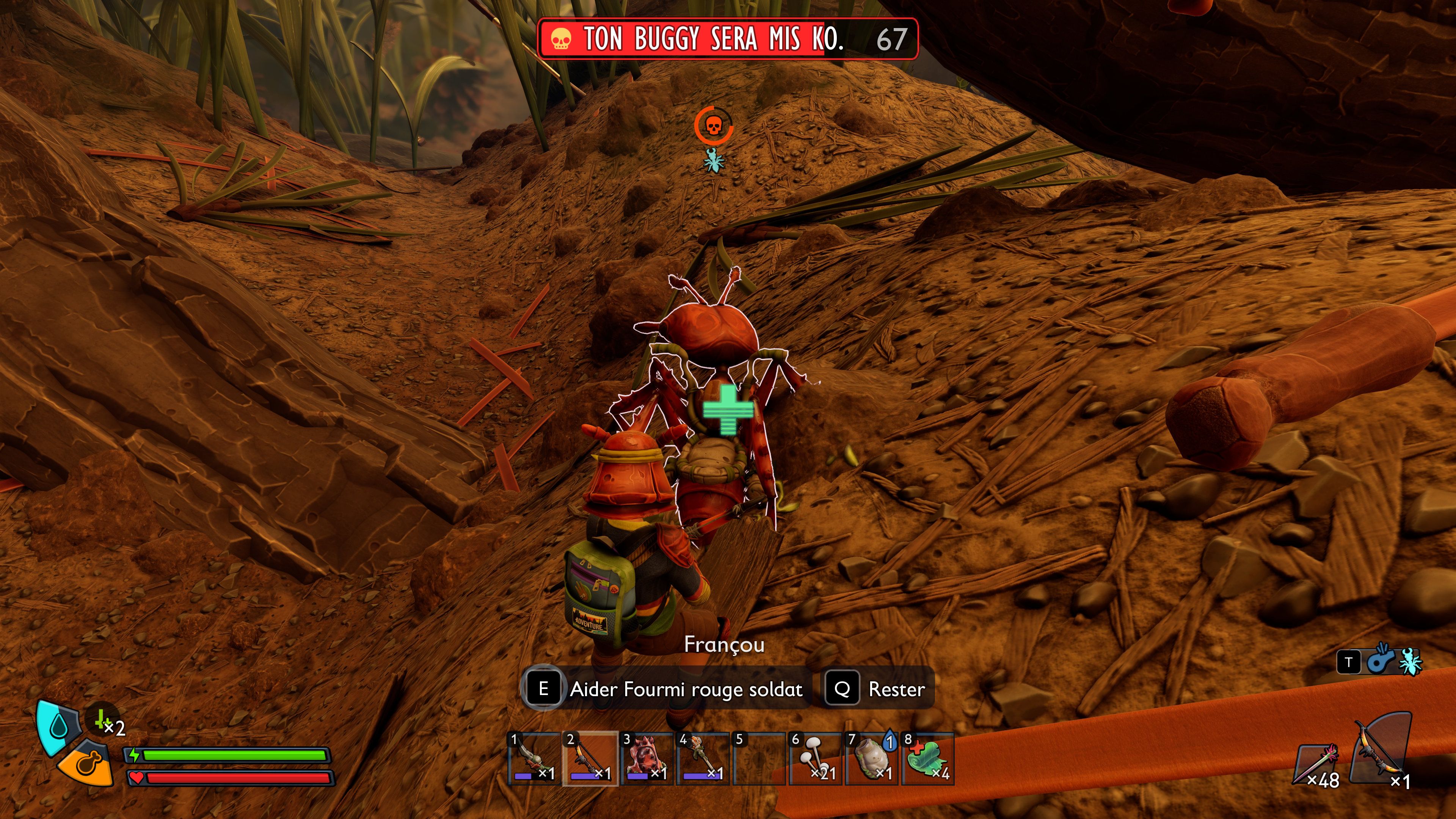Select the white mushrooms stack in slot 6

pos(816,758)
